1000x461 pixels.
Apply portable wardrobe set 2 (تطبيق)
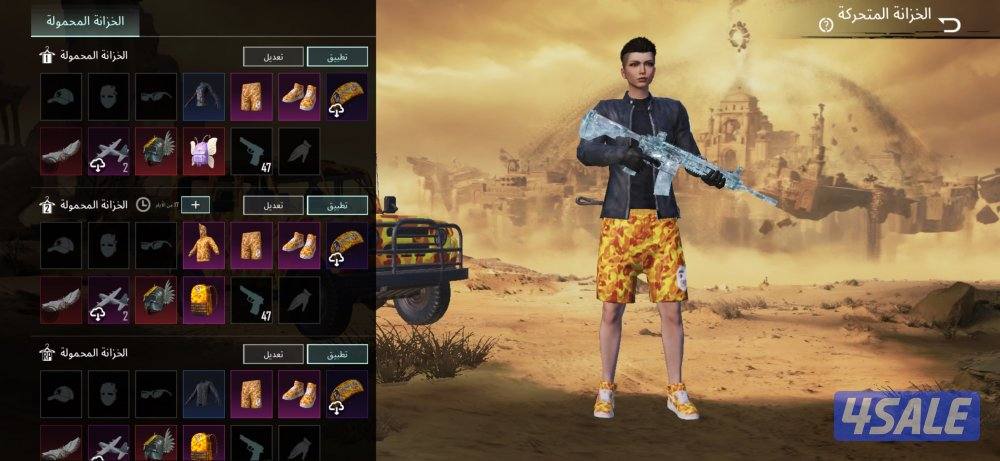tap(337, 205)
